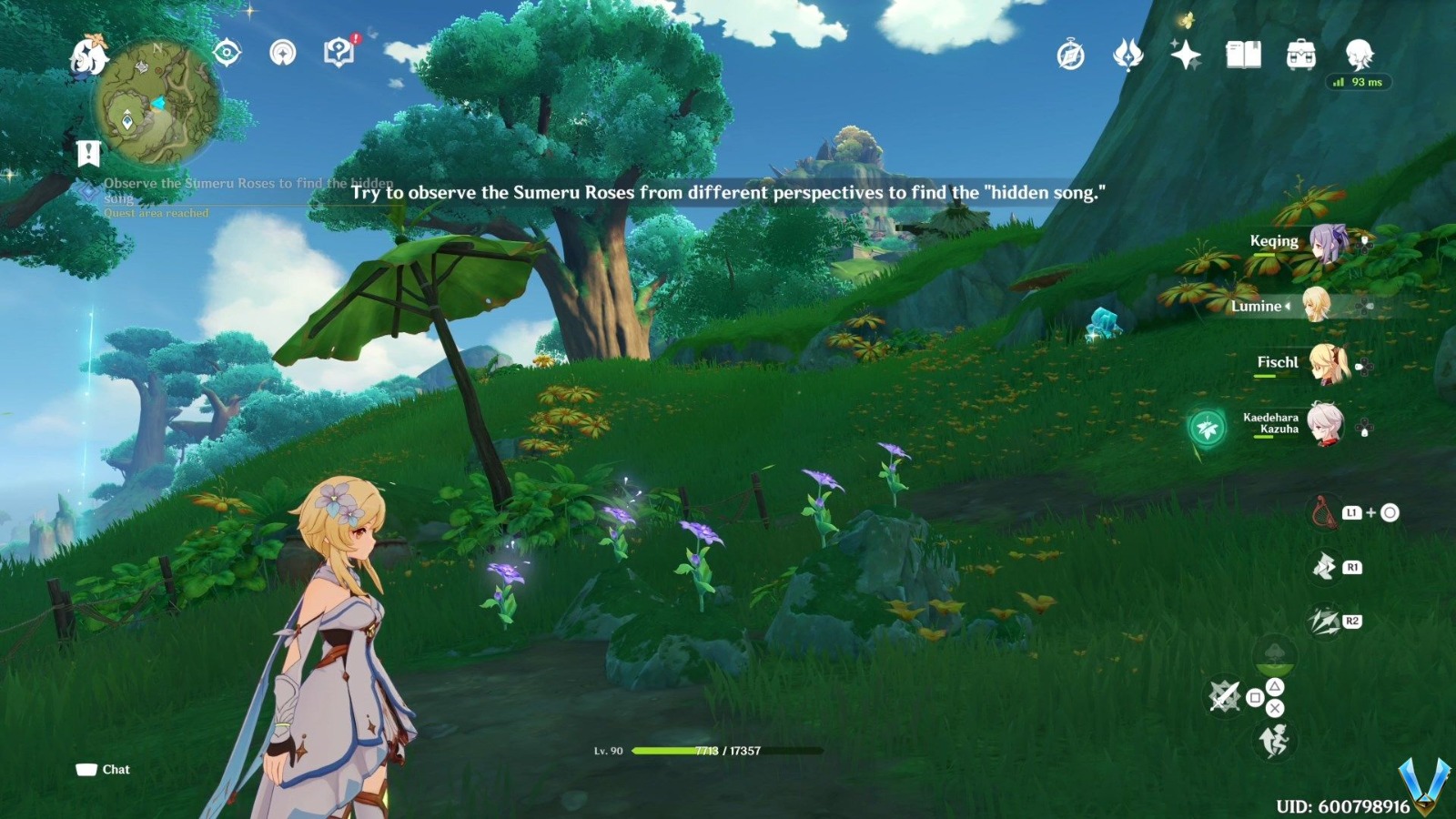
Task: Click the circular star-arch icon
Action: coord(283,53)
